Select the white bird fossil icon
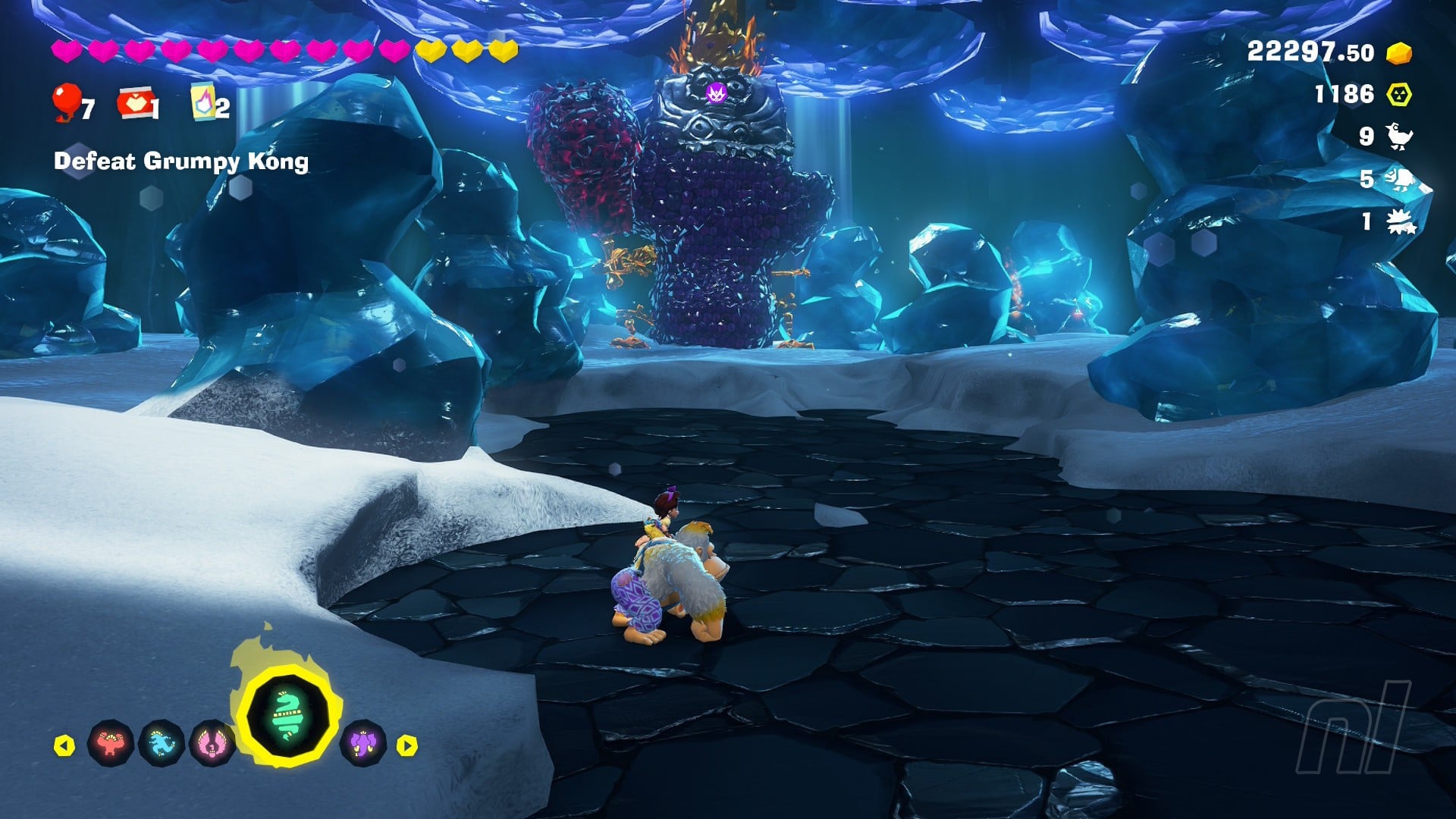Viewport: 1456px width, 819px height. 1399,136
